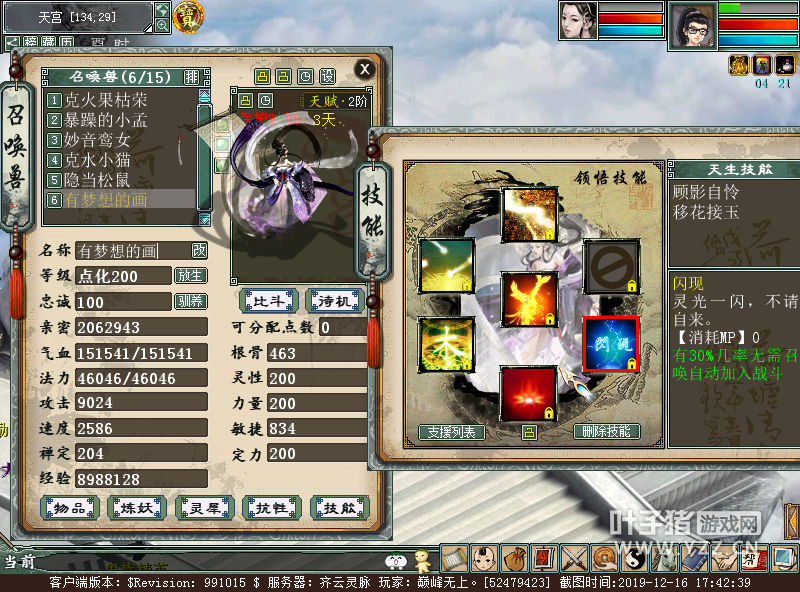The image size is (800, 592).
Task: Click the 删除技能 delete skill button
Action: click(x=607, y=432)
